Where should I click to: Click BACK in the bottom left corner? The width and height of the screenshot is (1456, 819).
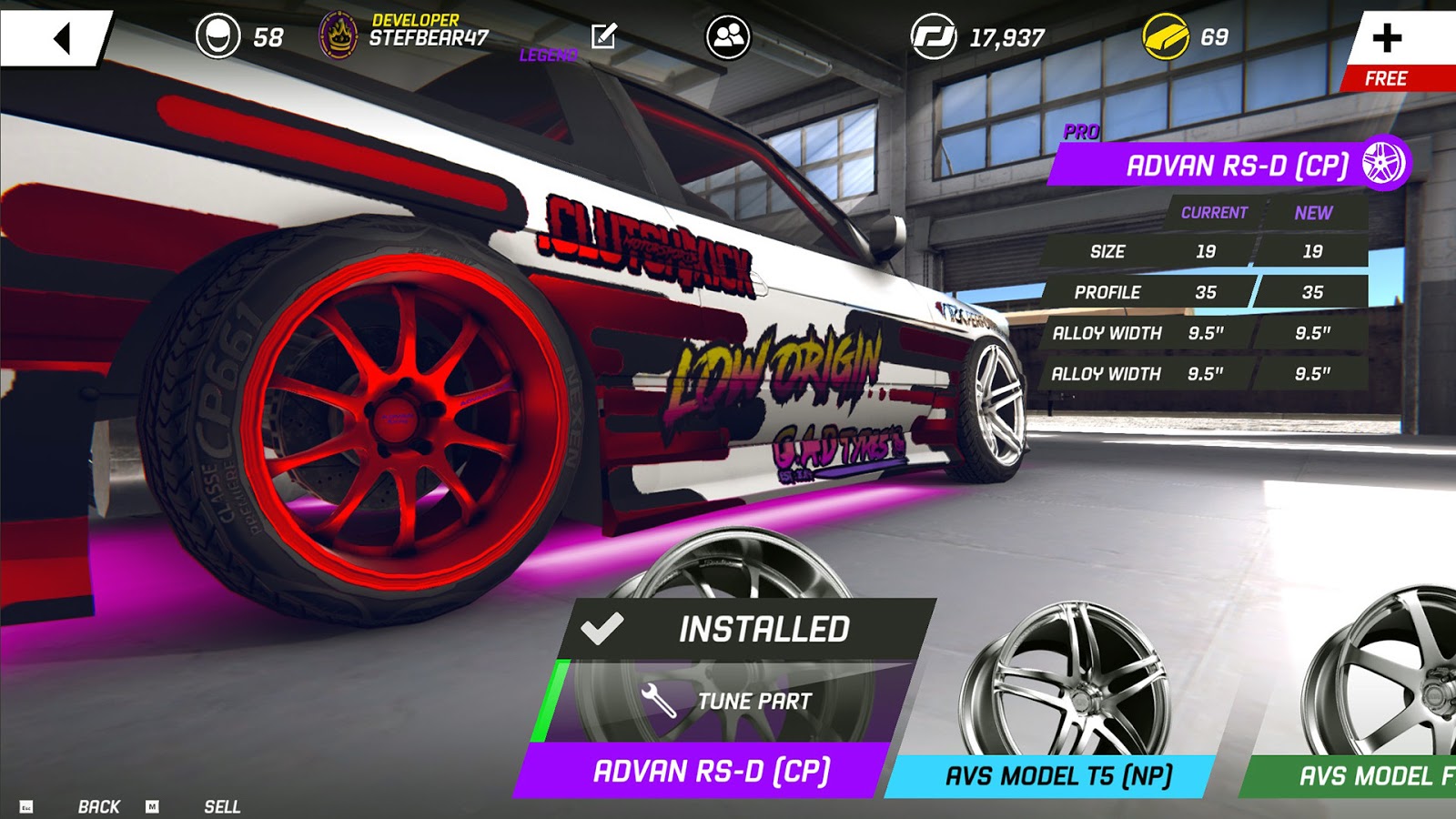98,806
